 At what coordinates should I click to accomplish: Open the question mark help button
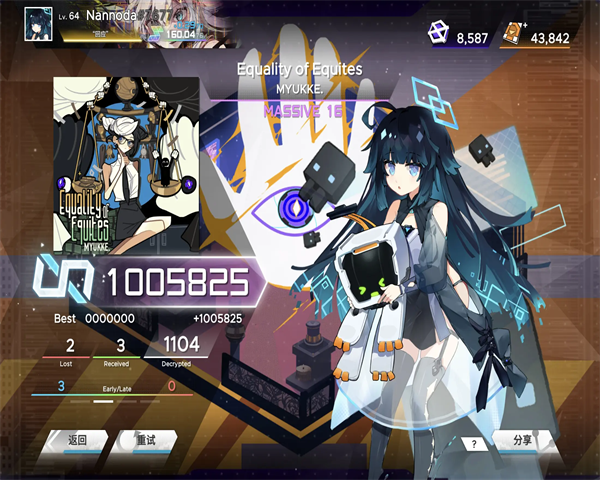coord(474,443)
